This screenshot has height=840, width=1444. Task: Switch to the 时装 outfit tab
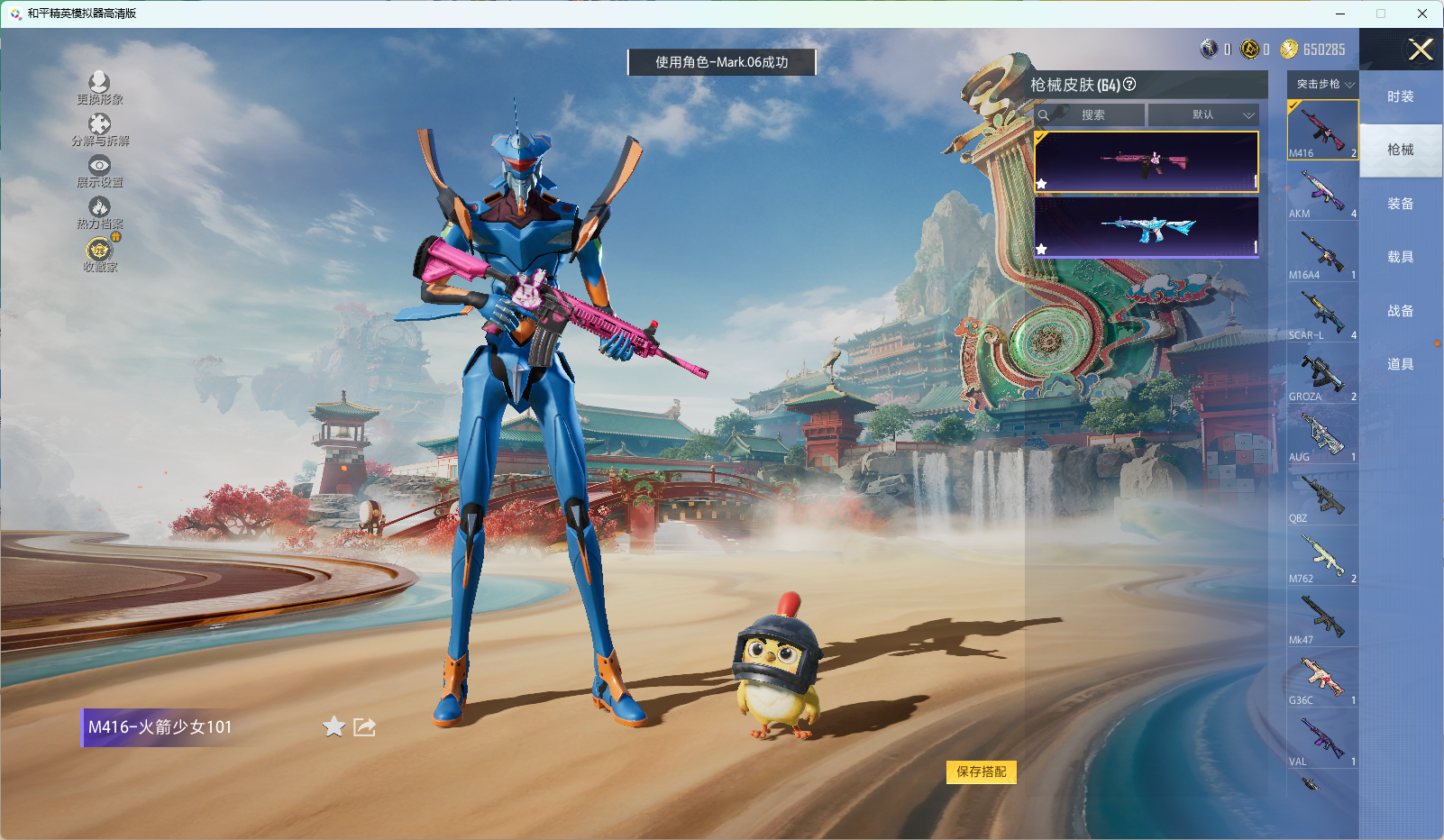pyautogui.click(x=1400, y=96)
